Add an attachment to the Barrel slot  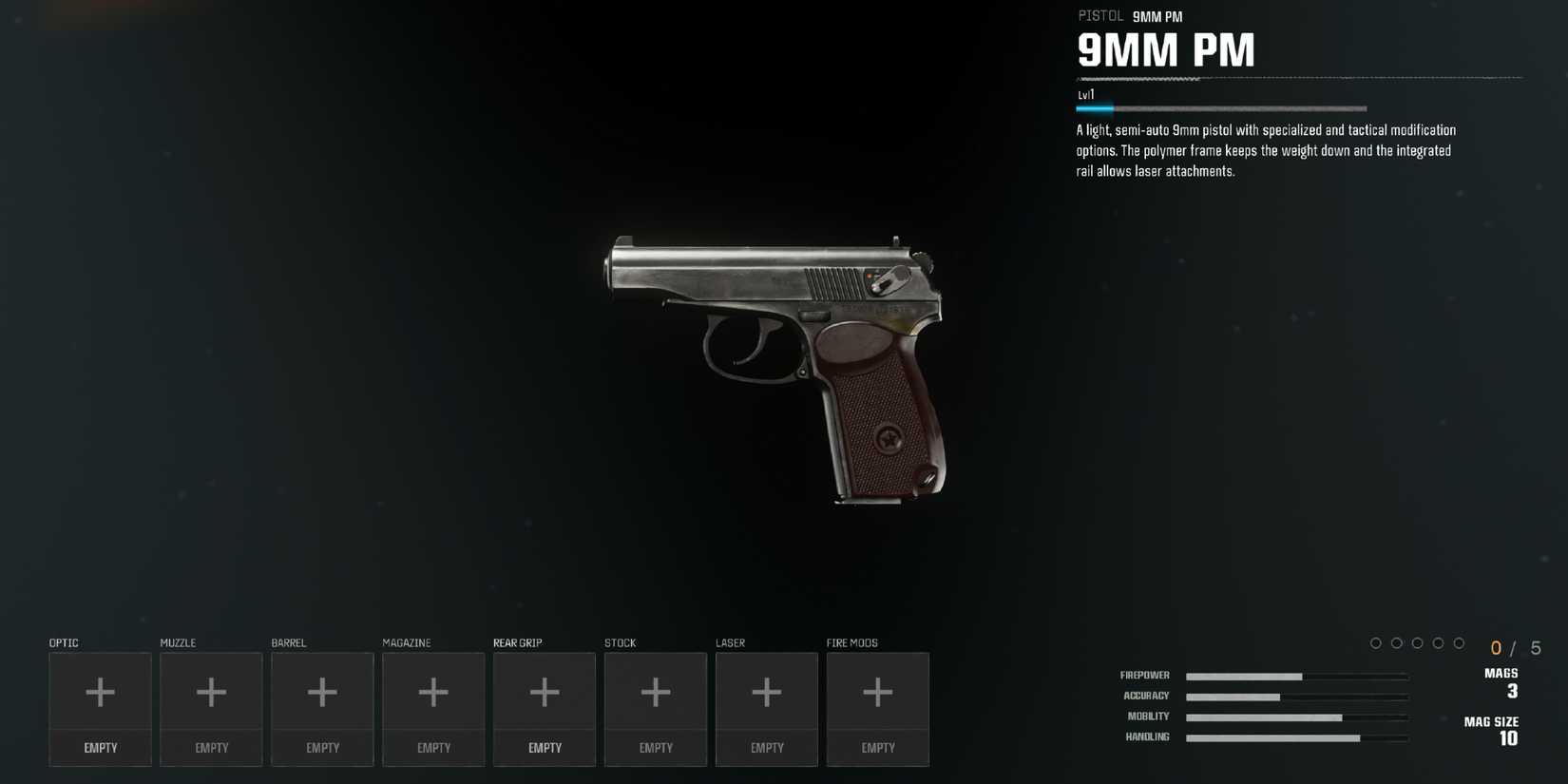[322, 691]
